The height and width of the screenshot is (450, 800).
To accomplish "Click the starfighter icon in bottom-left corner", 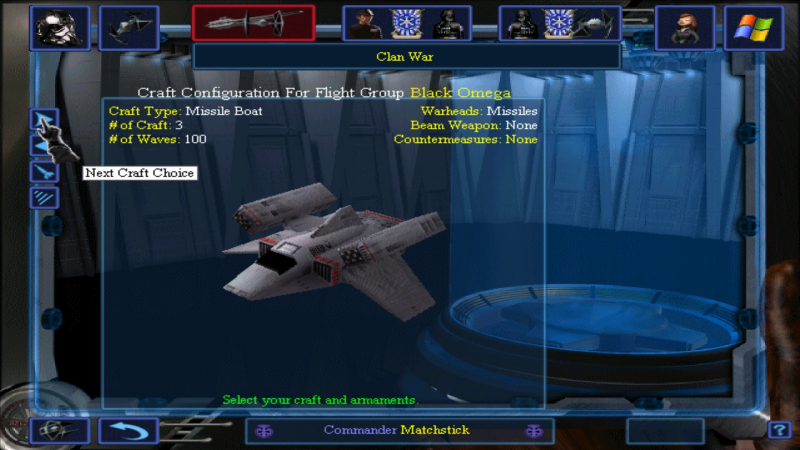I will coord(59,431).
